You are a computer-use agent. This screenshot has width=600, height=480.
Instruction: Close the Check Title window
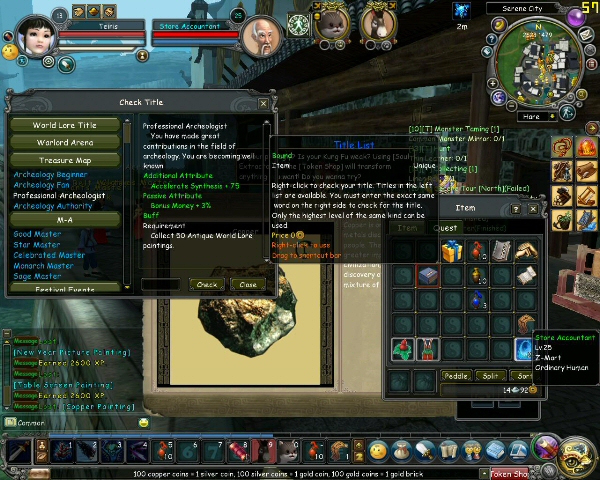pos(263,103)
